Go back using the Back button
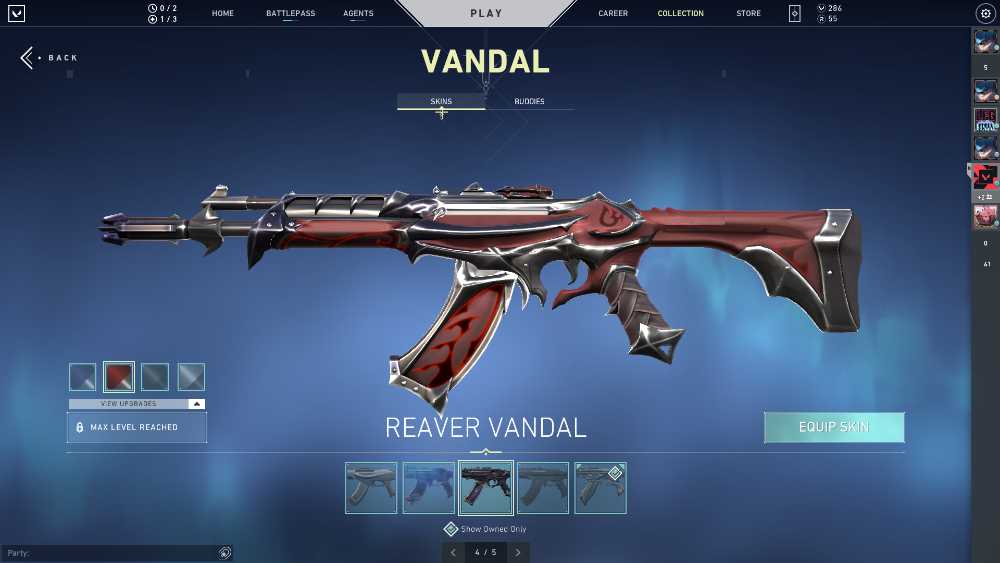1000x563 pixels. tap(50, 58)
